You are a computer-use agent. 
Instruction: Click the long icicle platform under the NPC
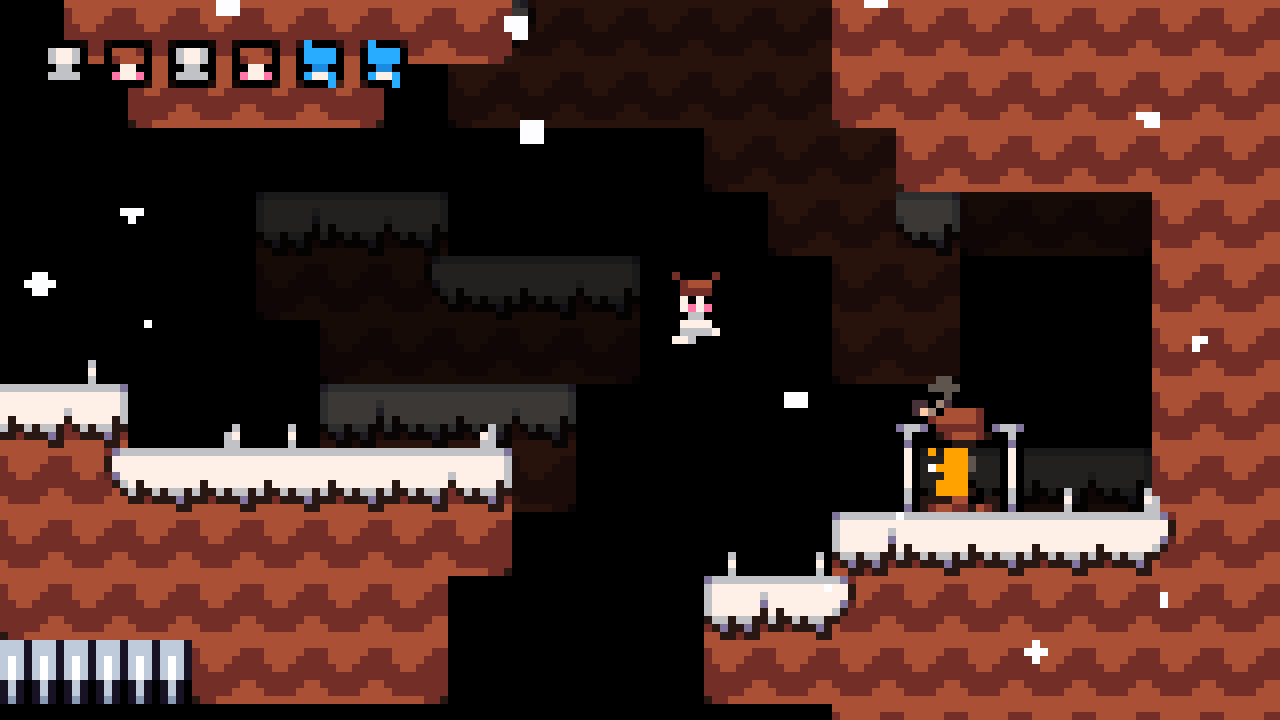point(1000,525)
